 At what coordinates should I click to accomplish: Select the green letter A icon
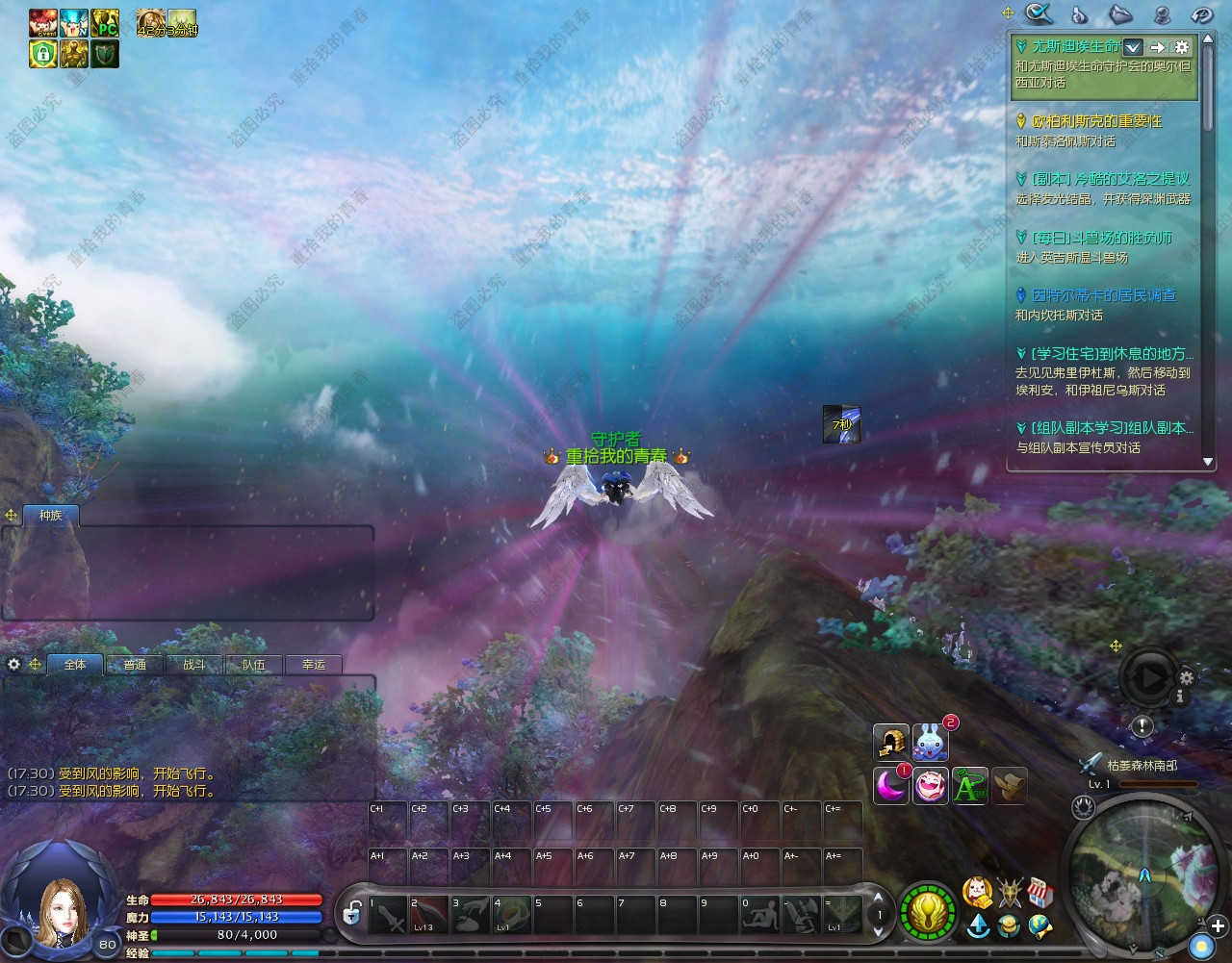pos(969,786)
